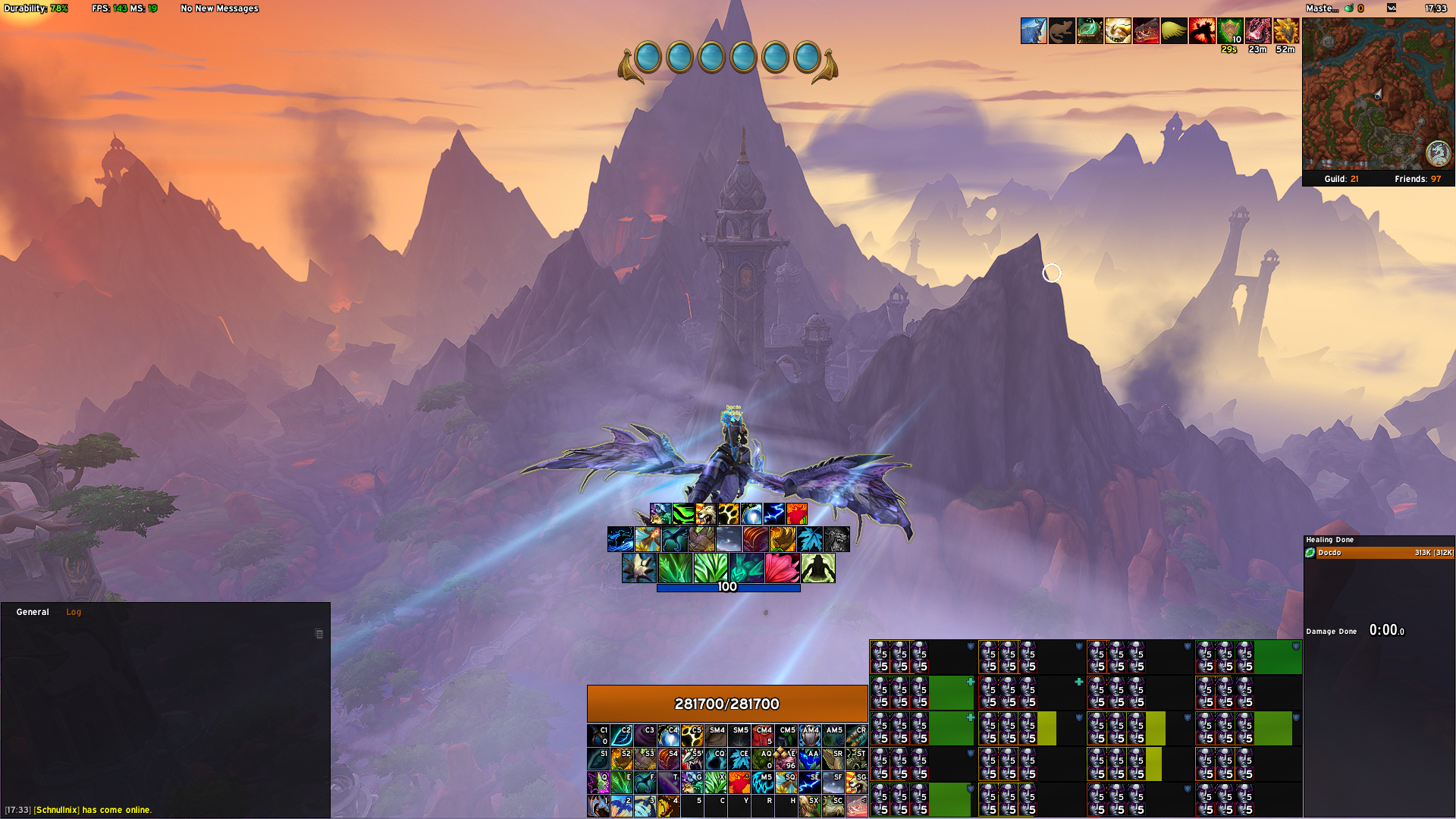Screen dimensions: 1456x819
Task: Select the green shield buff with 10 stacks
Action: tap(1230, 31)
